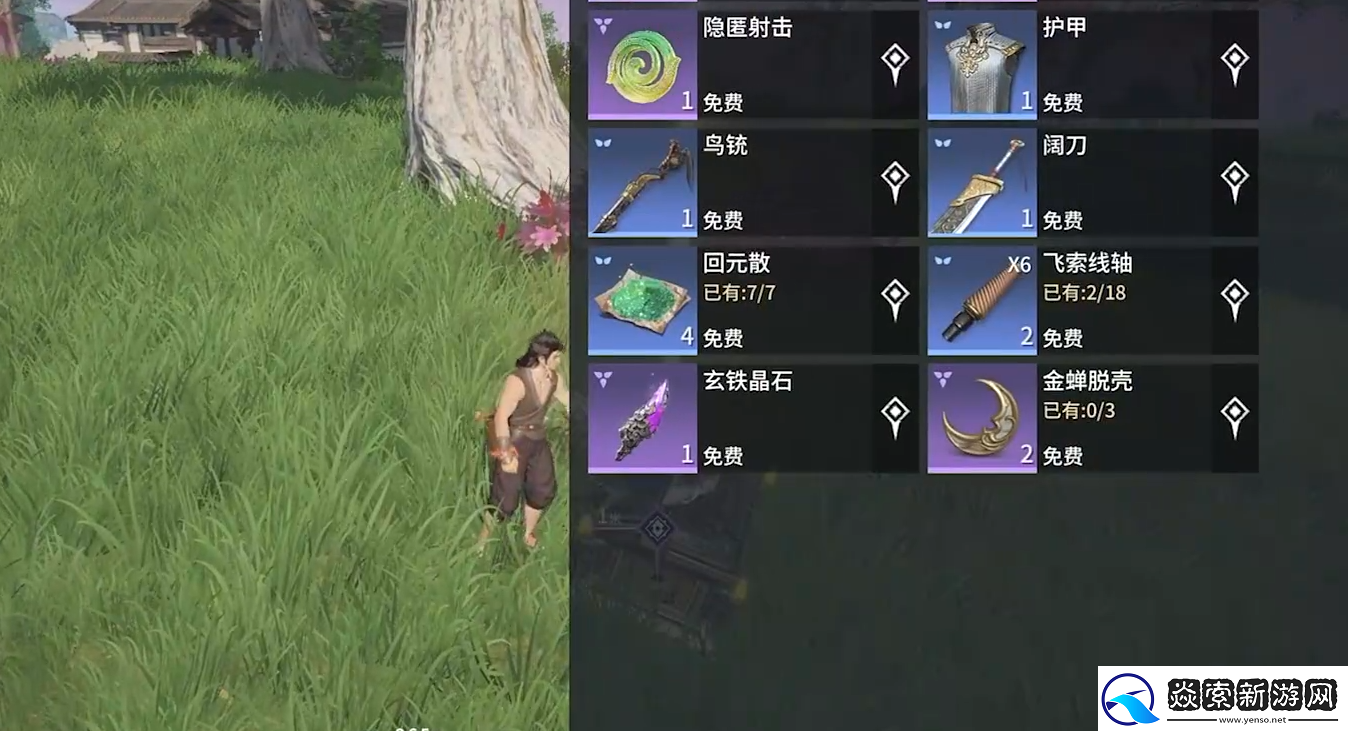This screenshot has width=1348, height=731.
Task: Claim 隐匿射击 with the diamond button
Action: 893,57
